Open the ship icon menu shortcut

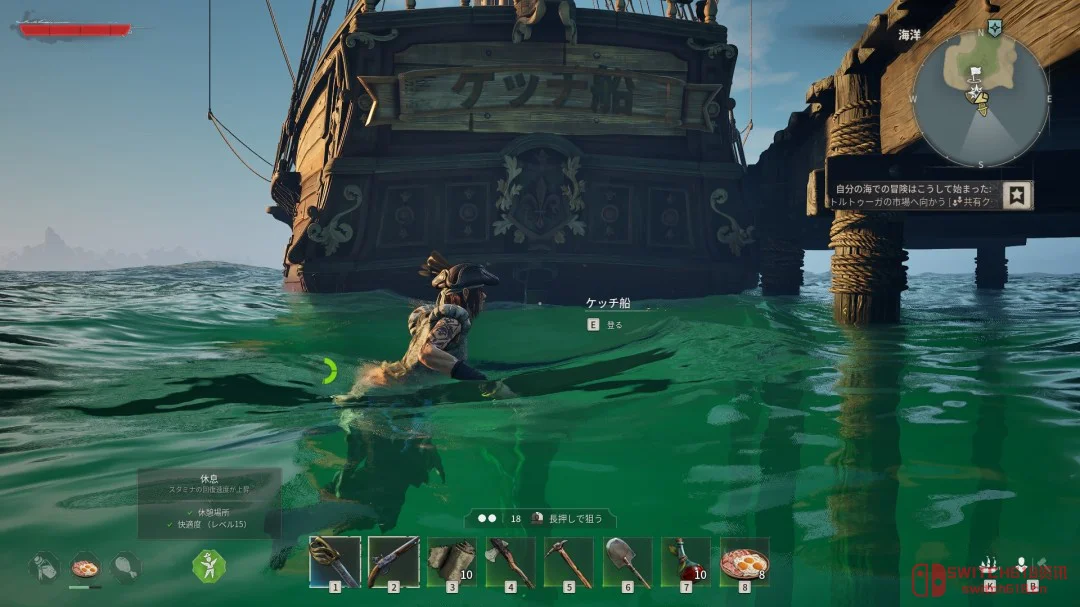(989, 565)
